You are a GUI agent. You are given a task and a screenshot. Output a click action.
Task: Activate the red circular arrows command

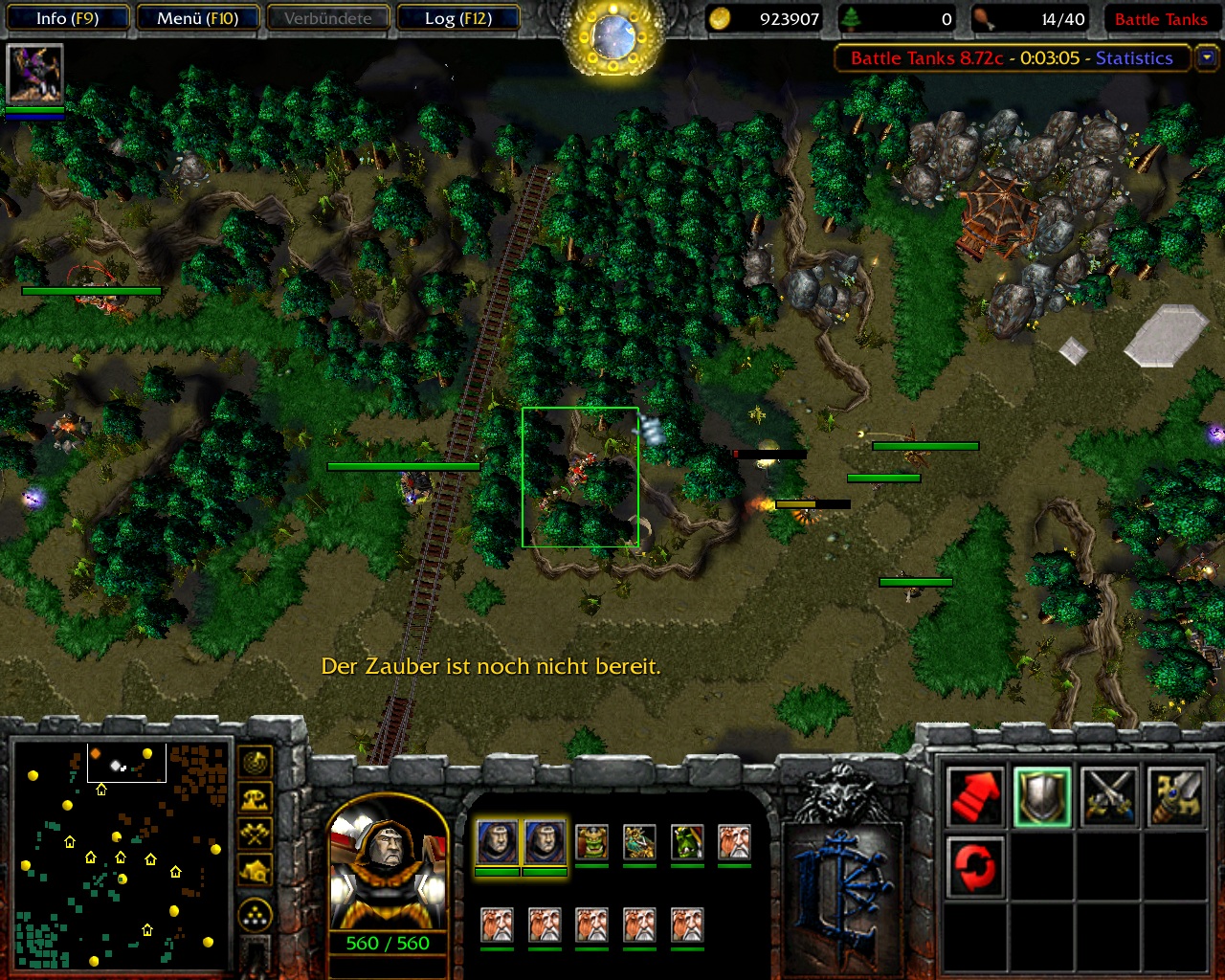coord(975,867)
